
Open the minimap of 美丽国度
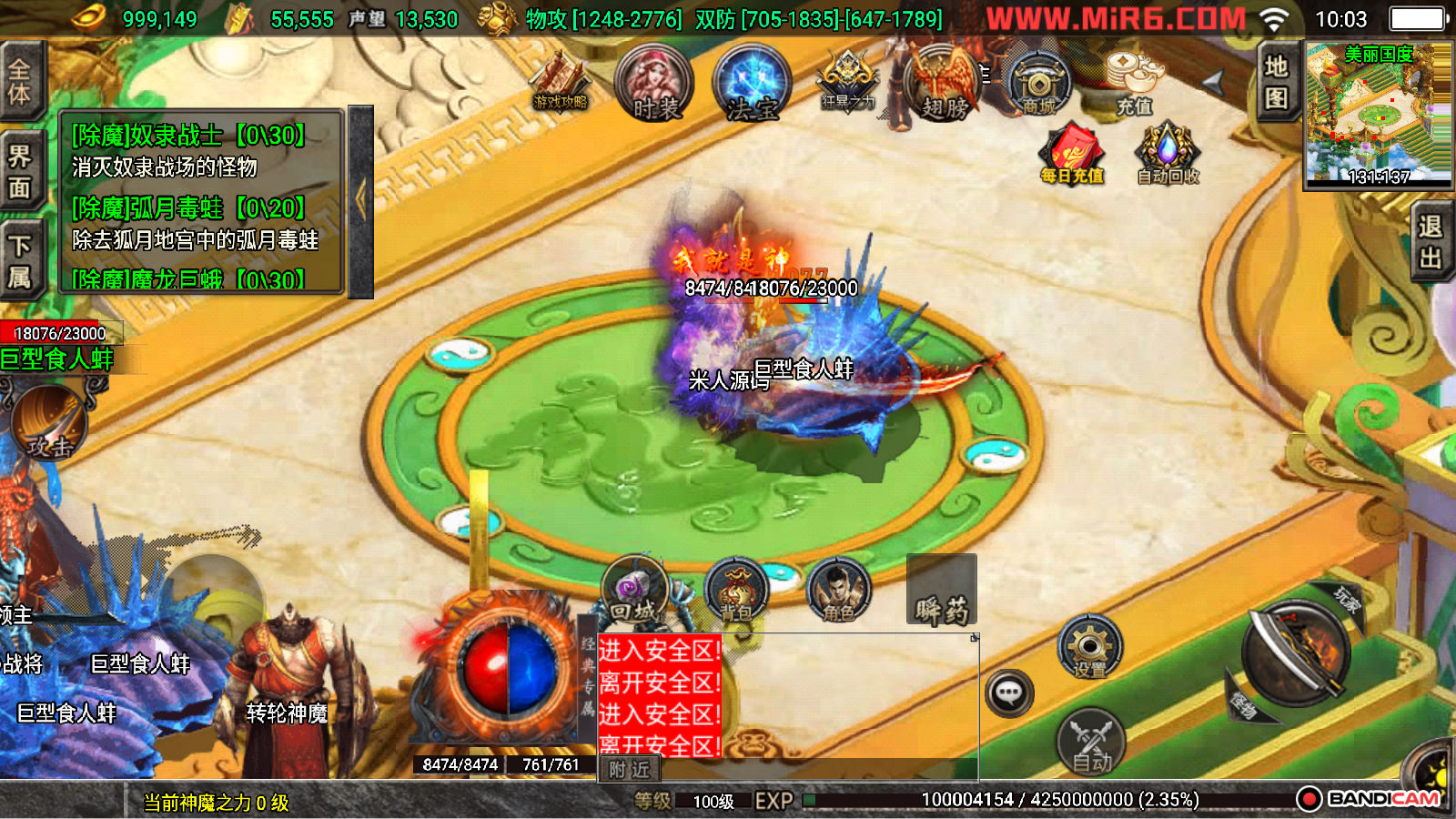point(1379,115)
